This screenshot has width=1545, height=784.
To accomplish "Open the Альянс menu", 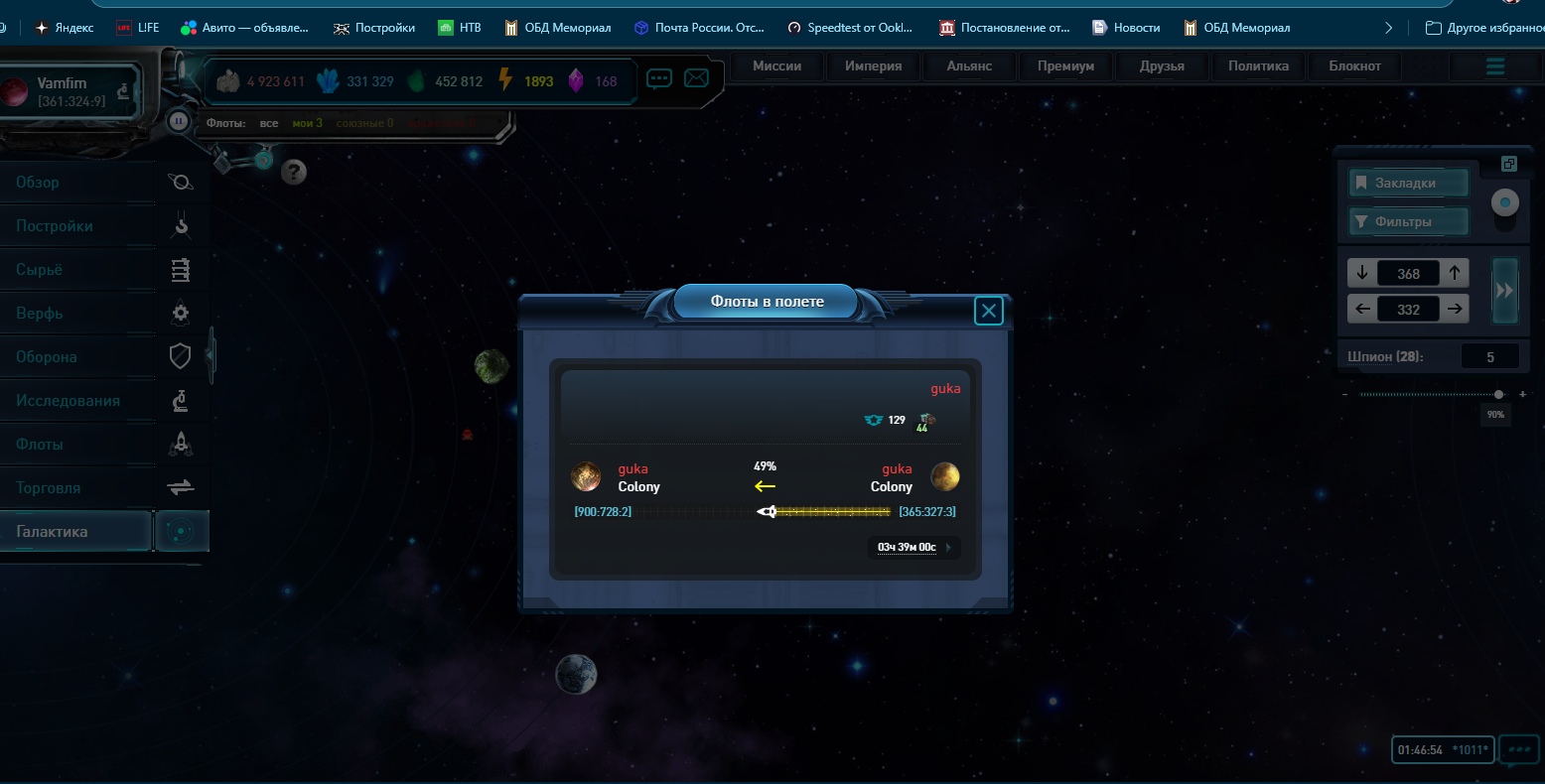I will tap(969, 66).
